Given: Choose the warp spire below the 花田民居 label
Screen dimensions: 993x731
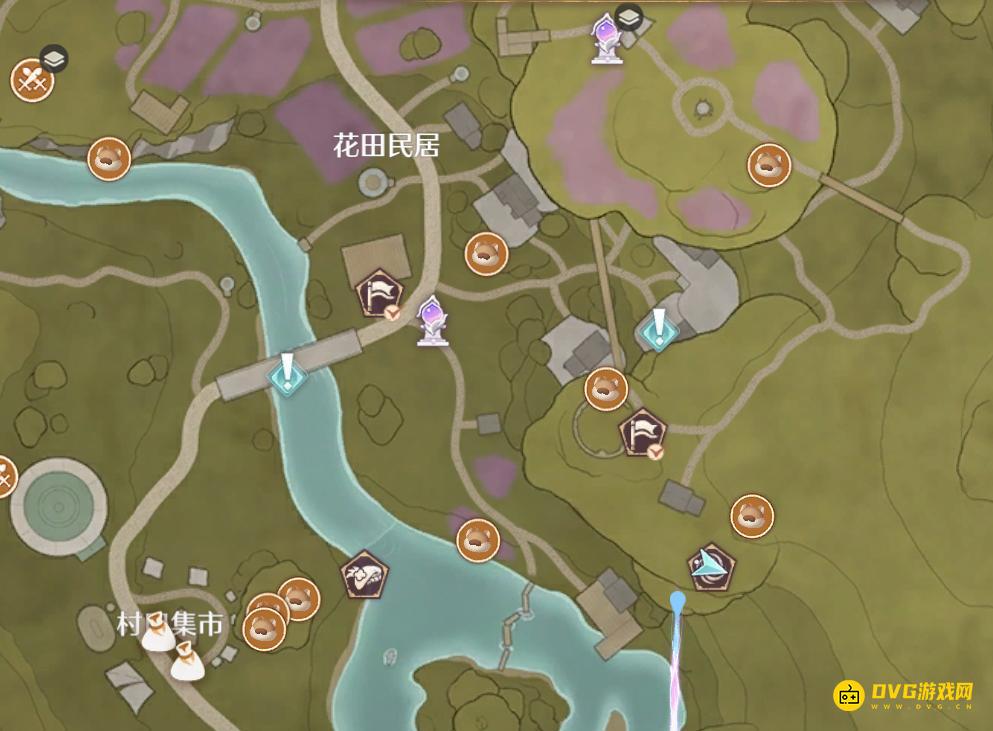Looking at the screenshot, I should (432, 320).
